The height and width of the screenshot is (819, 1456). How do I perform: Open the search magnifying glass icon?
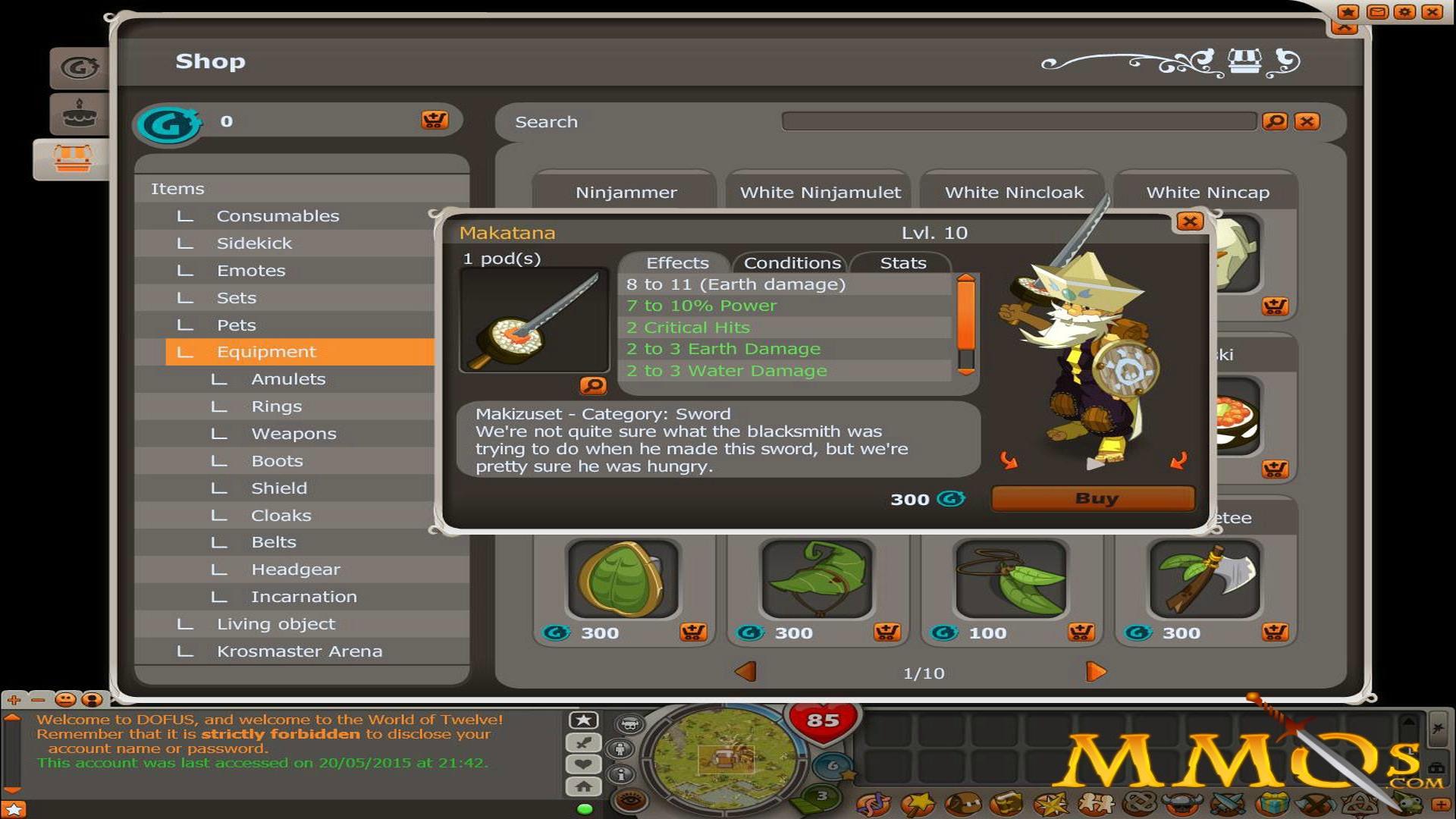tap(1277, 121)
